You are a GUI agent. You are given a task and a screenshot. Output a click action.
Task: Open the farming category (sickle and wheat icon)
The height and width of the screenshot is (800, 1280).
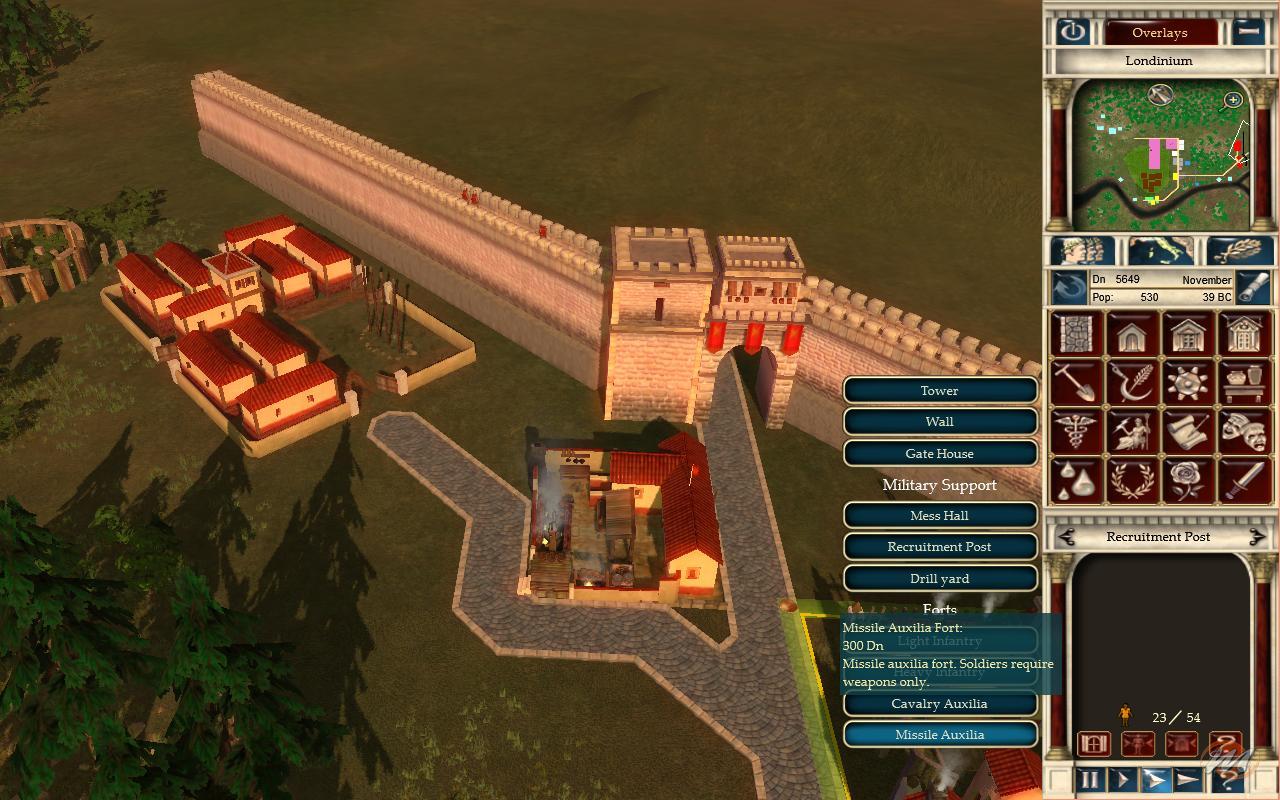click(1133, 382)
